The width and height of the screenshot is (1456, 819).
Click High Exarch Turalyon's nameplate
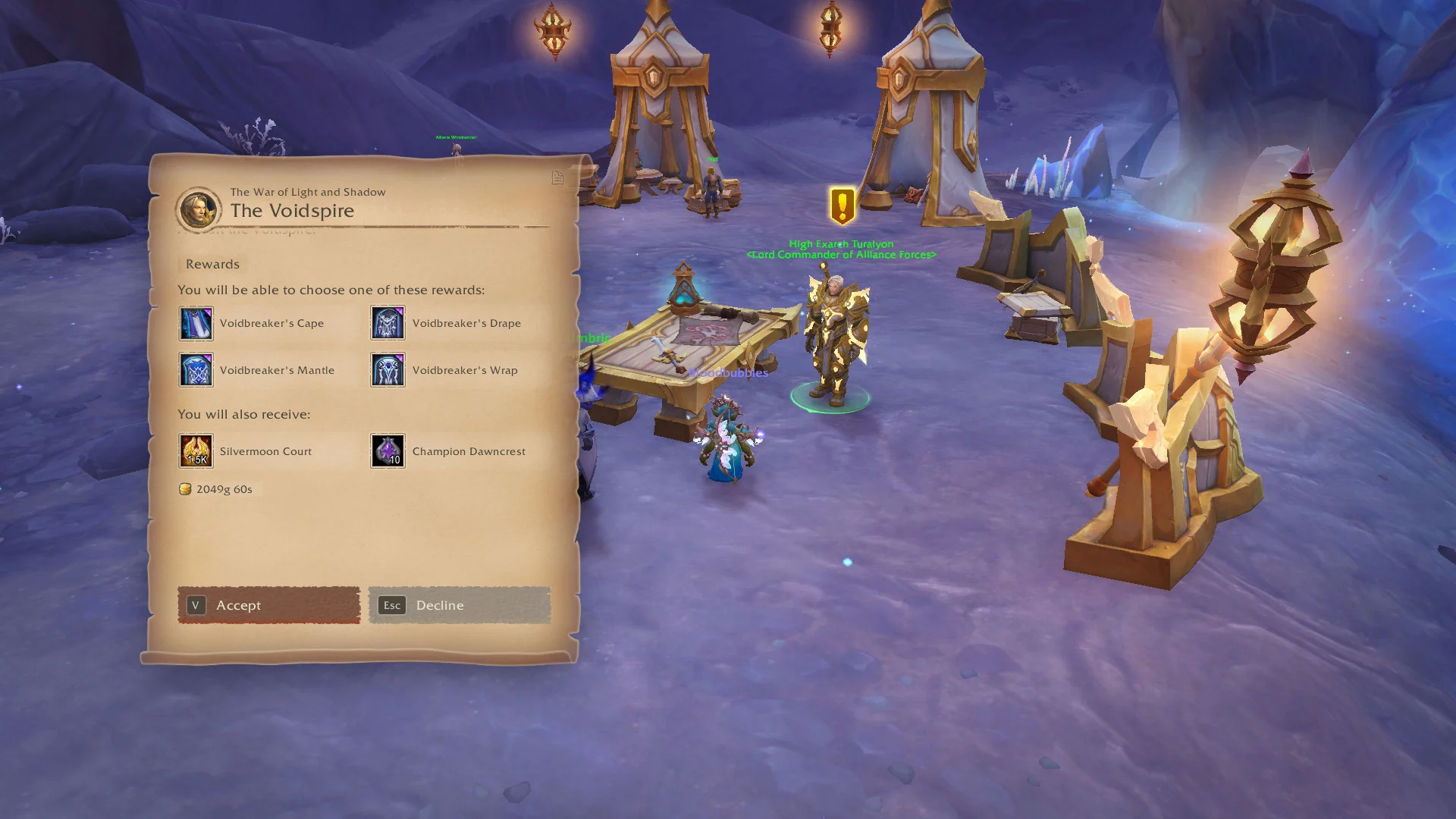coord(842,244)
